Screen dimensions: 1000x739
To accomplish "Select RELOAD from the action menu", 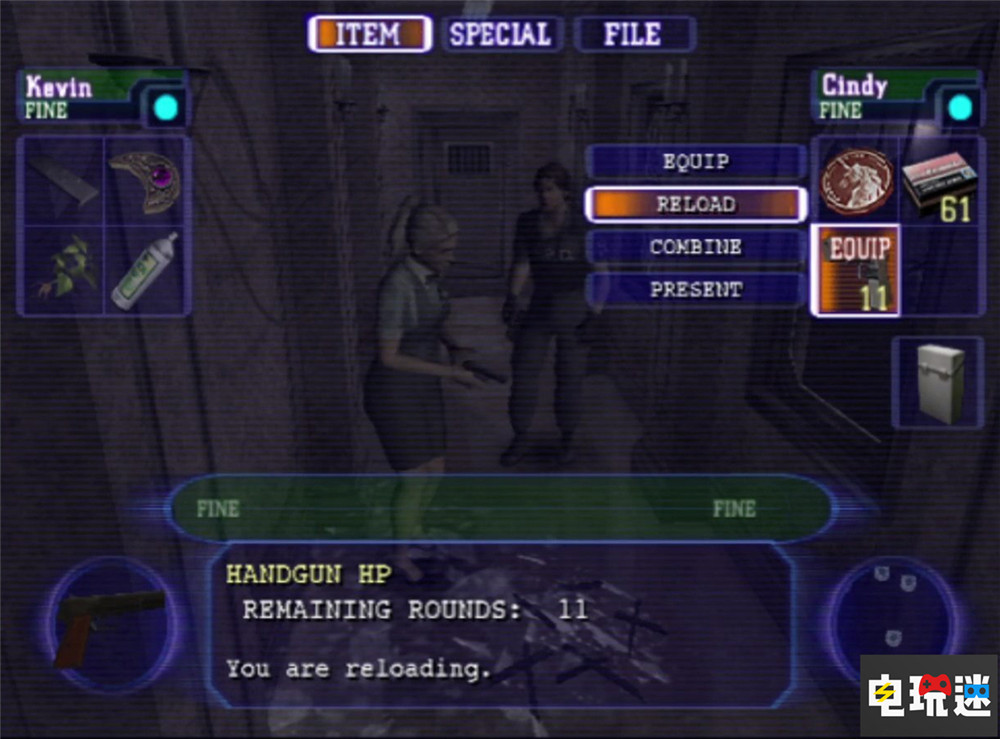I will pos(695,204).
